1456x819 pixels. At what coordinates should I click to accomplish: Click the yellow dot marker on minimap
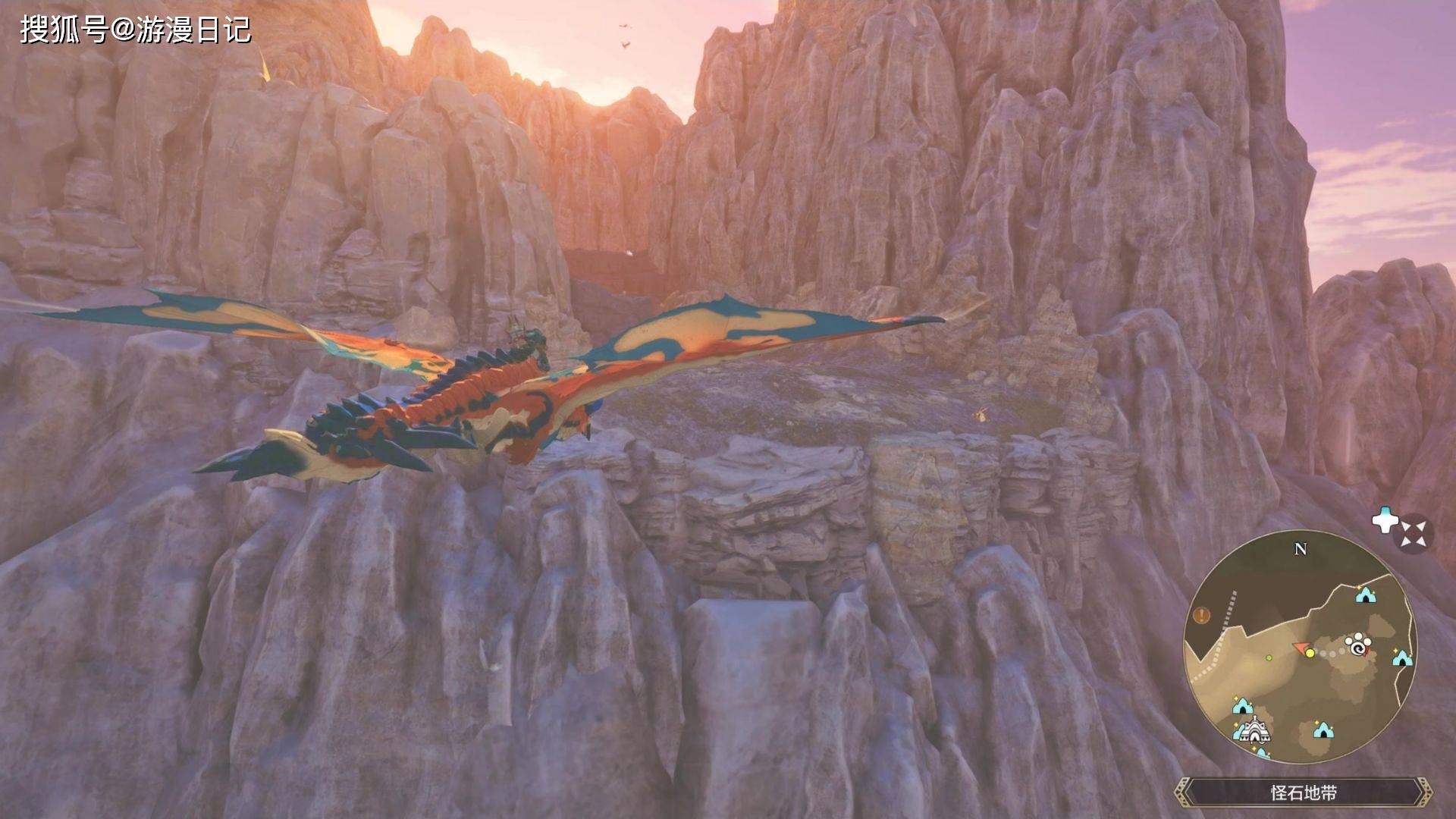coord(1310,653)
